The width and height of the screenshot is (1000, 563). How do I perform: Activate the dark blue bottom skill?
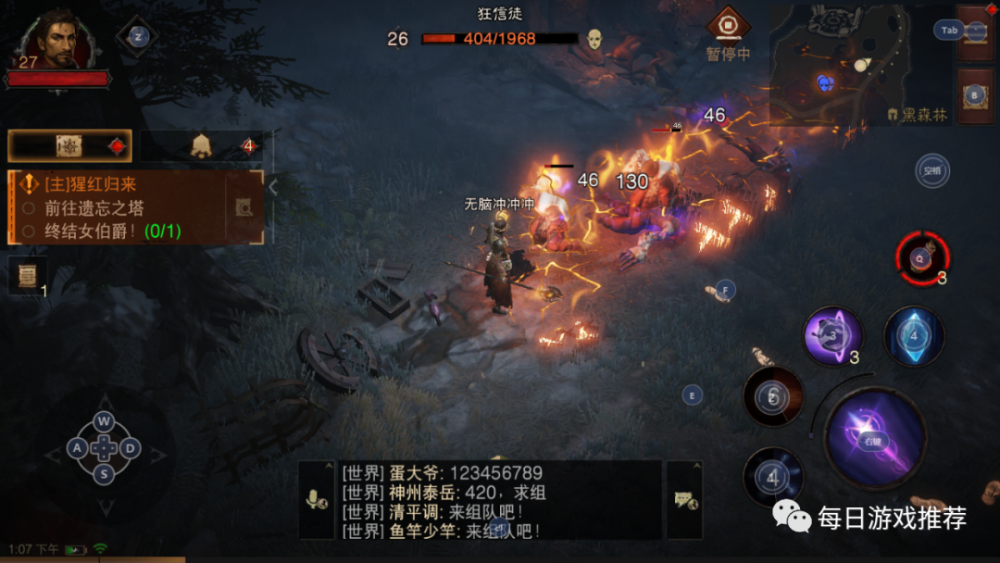[773, 477]
